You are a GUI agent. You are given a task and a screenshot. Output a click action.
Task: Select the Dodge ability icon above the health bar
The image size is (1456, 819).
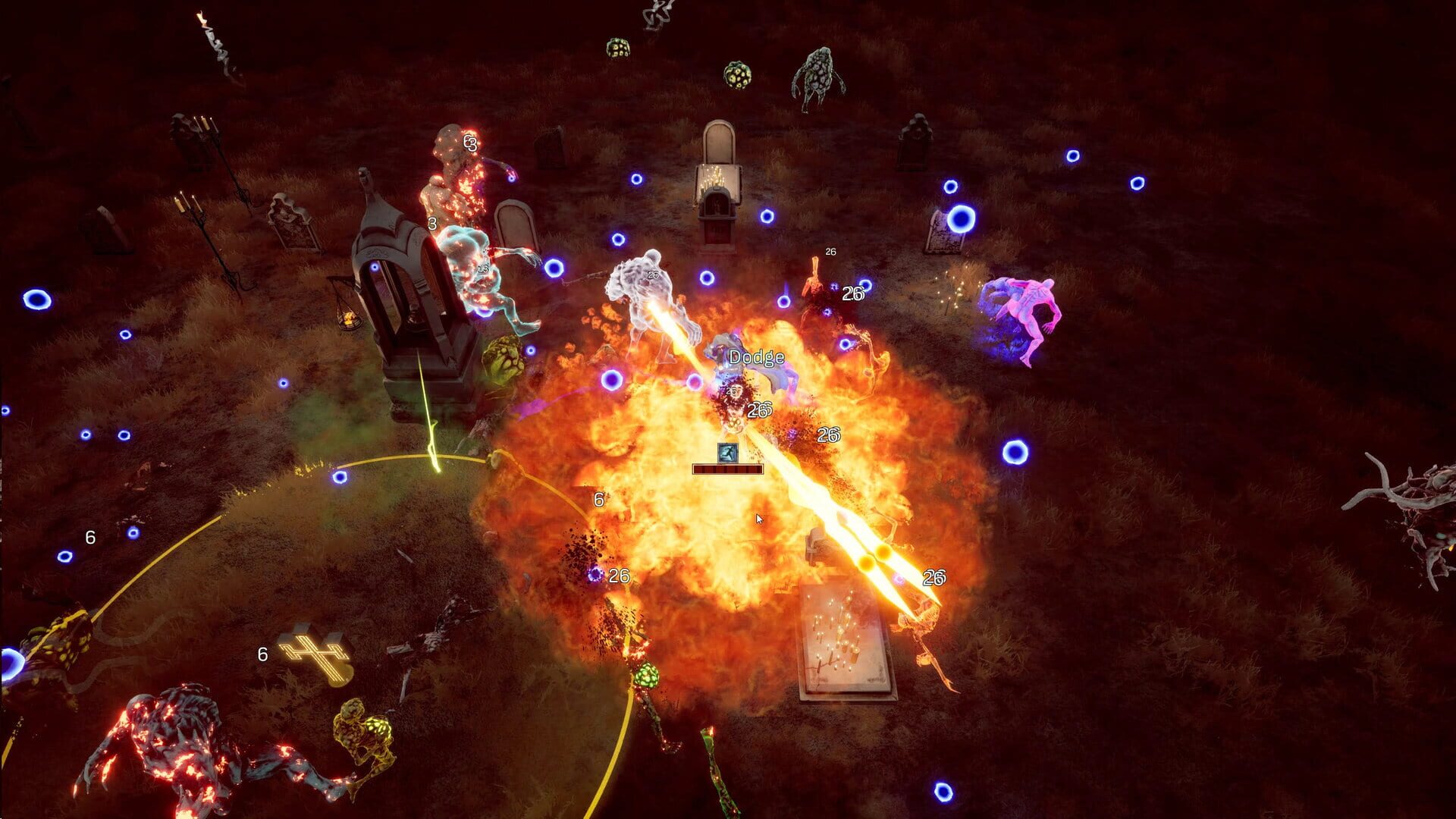[x=727, y=451]
